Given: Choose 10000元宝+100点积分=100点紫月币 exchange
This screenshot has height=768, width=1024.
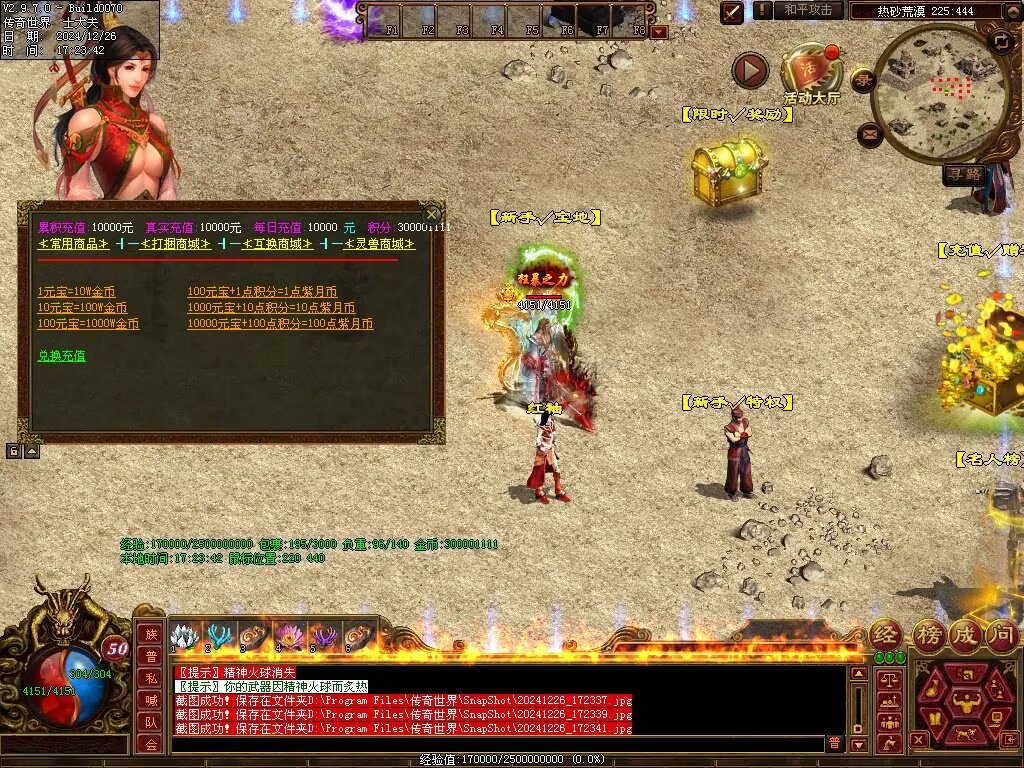Looking at the screenshot, I should (280, 324).
